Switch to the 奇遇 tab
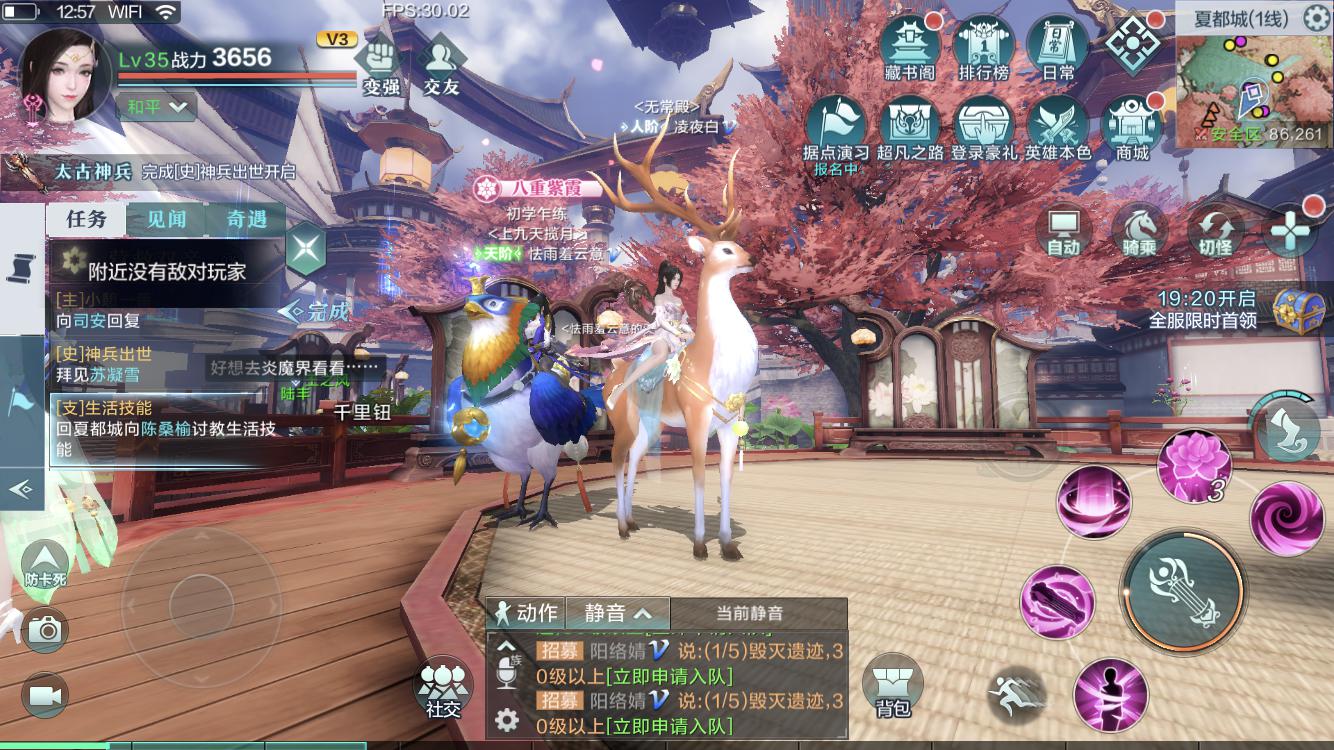 [x=246, y=220]
